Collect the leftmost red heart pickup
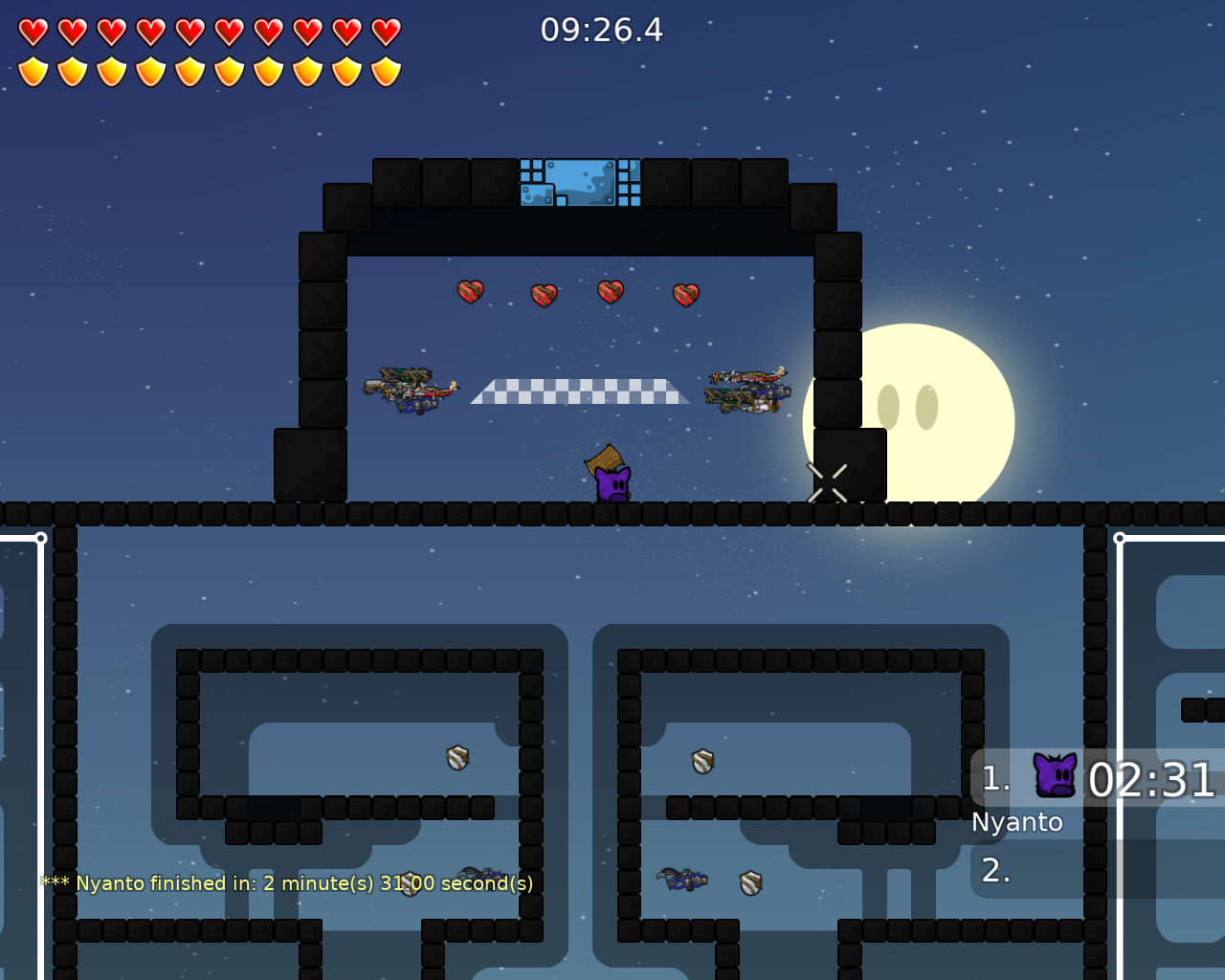Viewport: 1225px width, 980px height. tap(469, 292)
